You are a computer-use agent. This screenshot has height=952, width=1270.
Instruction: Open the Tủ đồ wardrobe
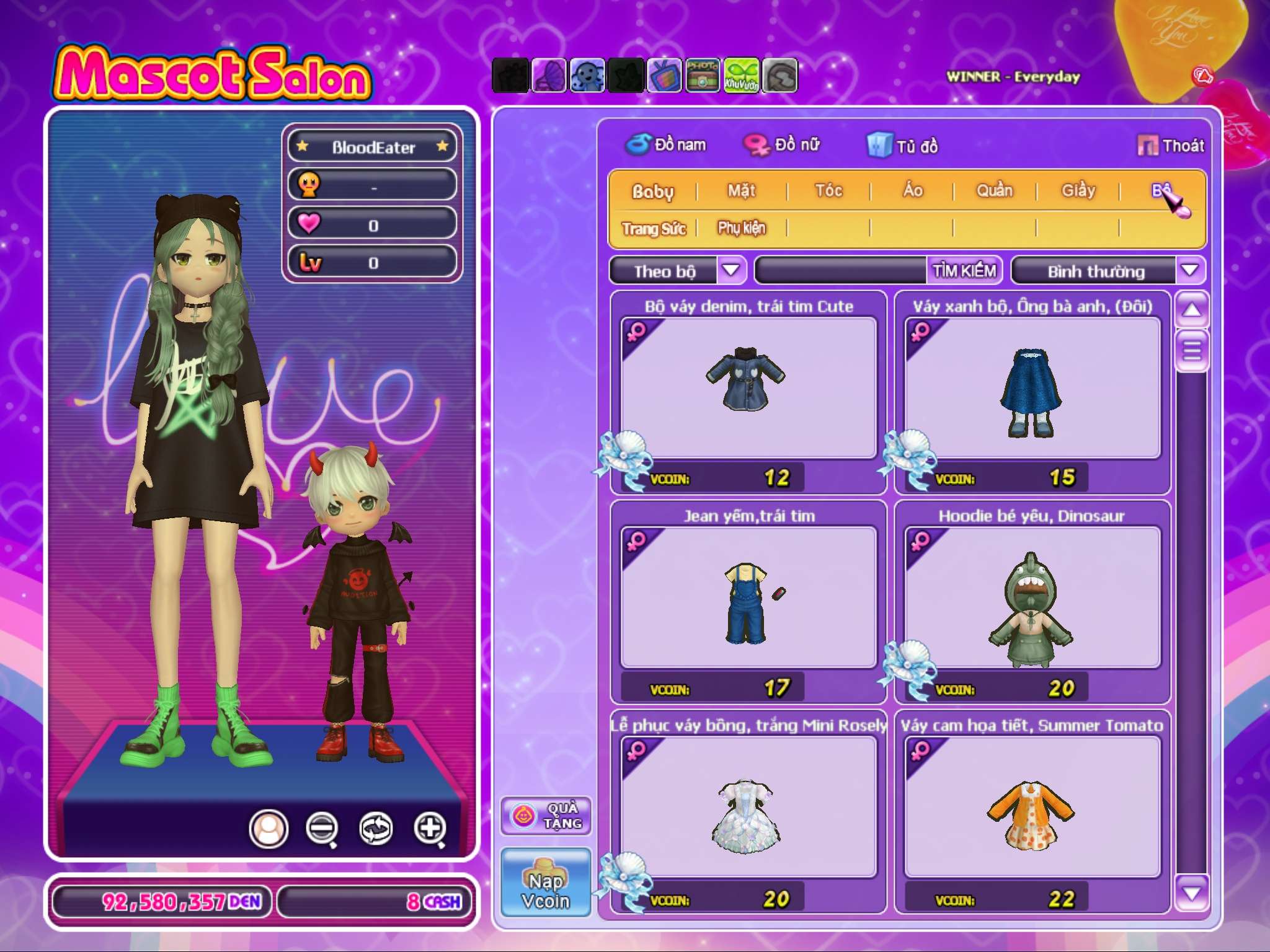click(x=903, y=146)
